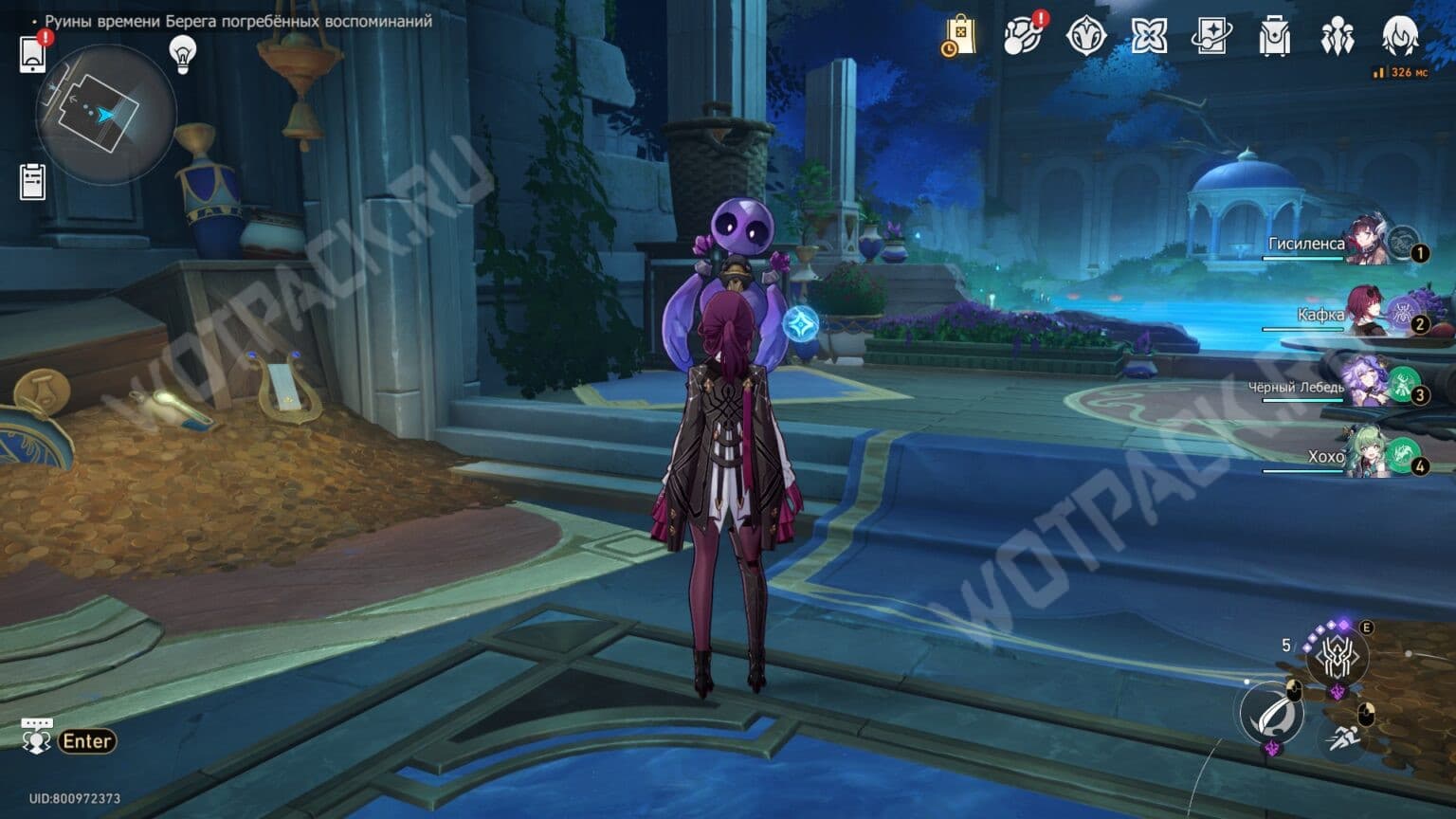The image size is (1456, 819).
Task: Expand the minimap to full map
Action: (x=107, y=116)
